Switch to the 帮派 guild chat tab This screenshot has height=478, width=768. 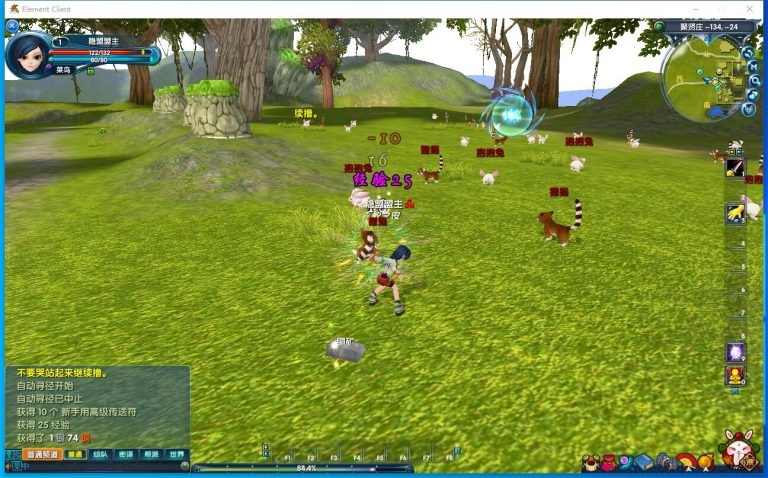tap(151, 454)
